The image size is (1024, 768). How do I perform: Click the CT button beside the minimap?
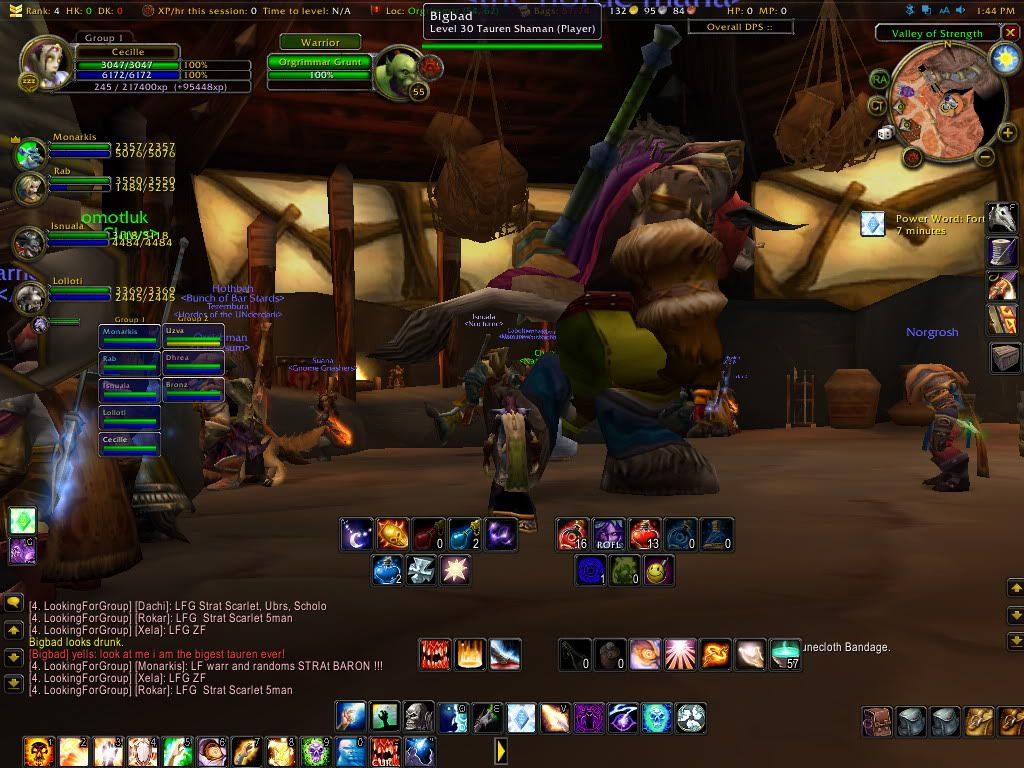(876, 105)
